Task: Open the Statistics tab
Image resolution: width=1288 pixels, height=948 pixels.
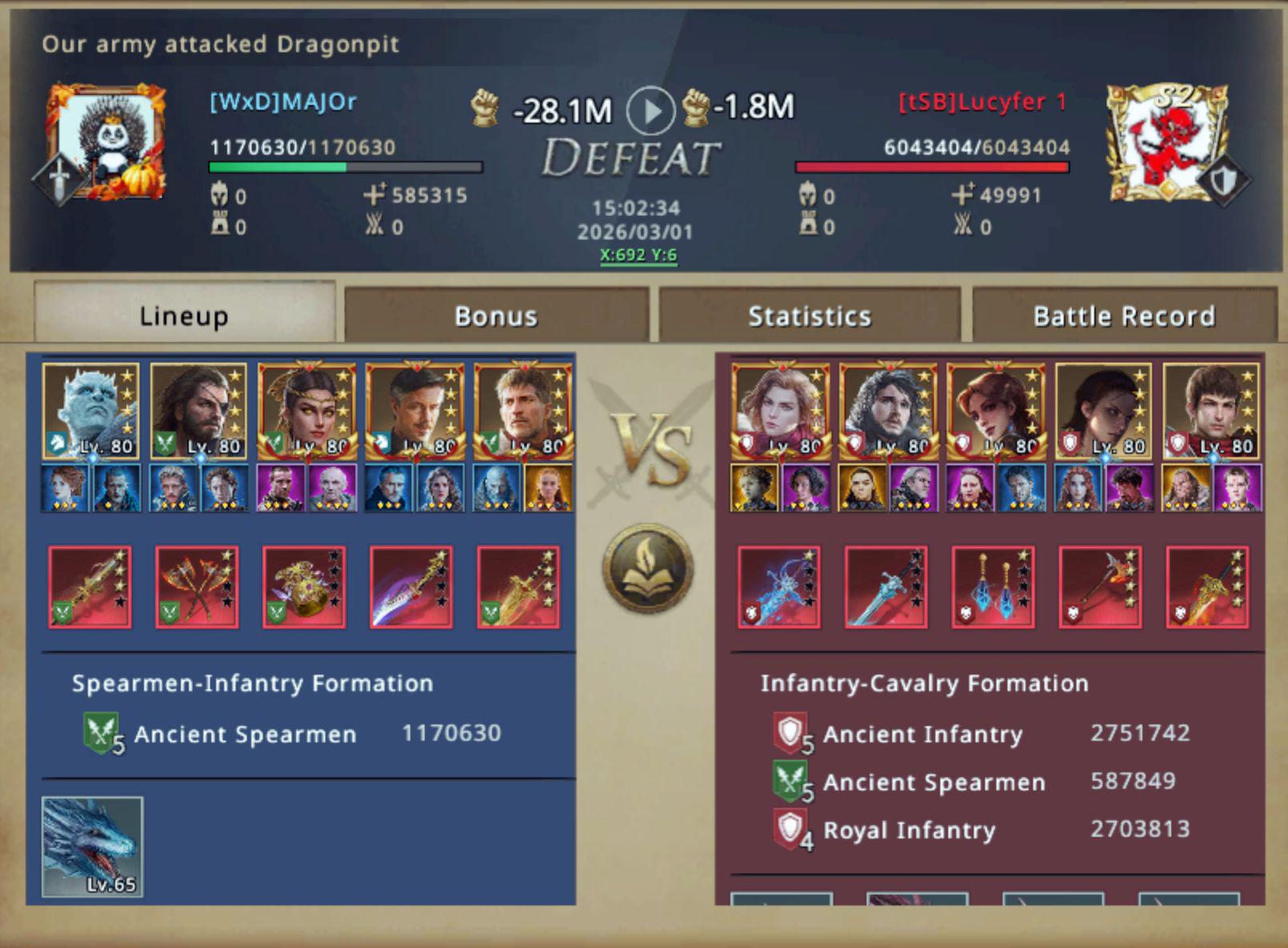Action: (809, 315)
